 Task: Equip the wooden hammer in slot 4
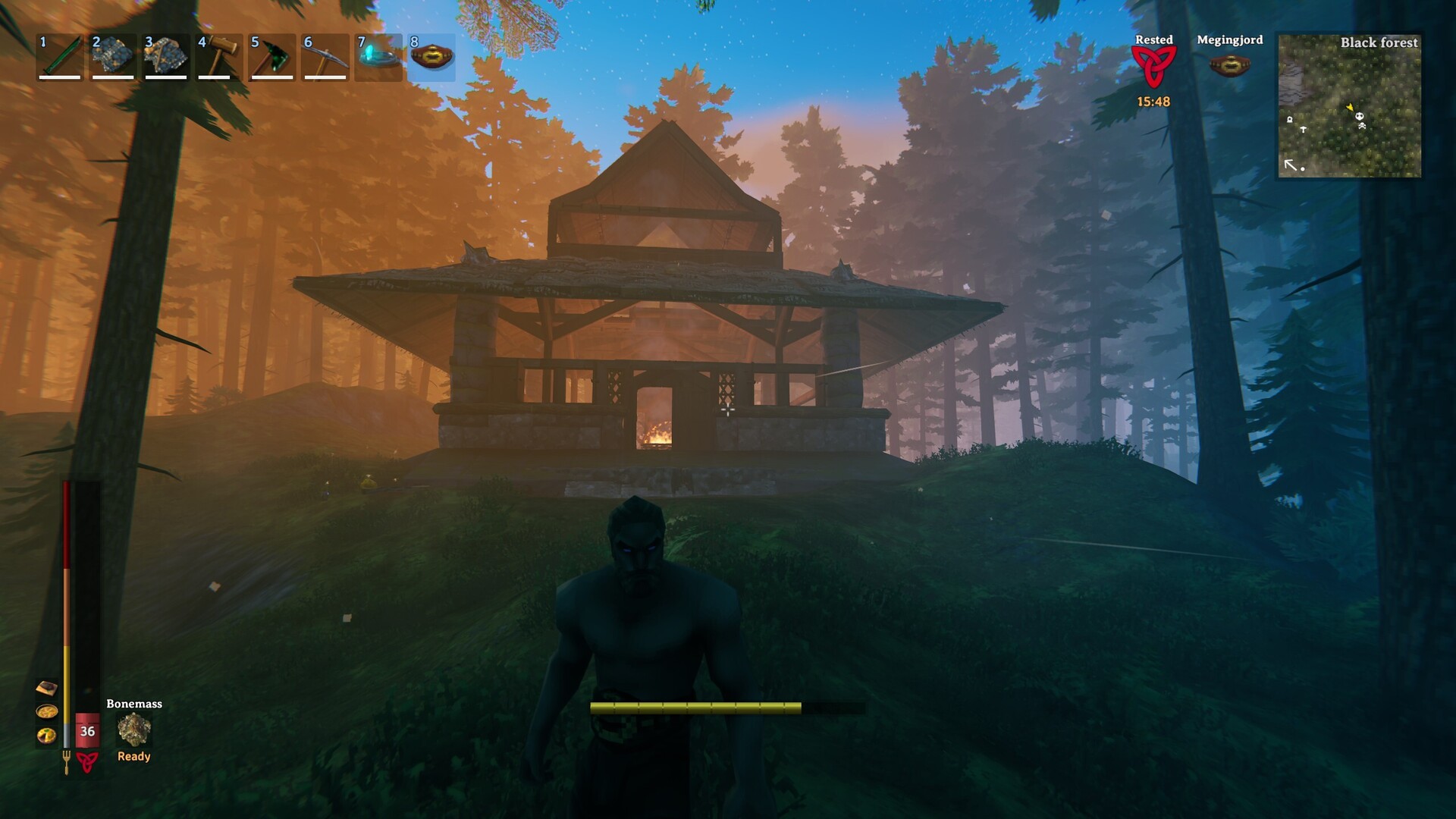click(x=219, y=56)
